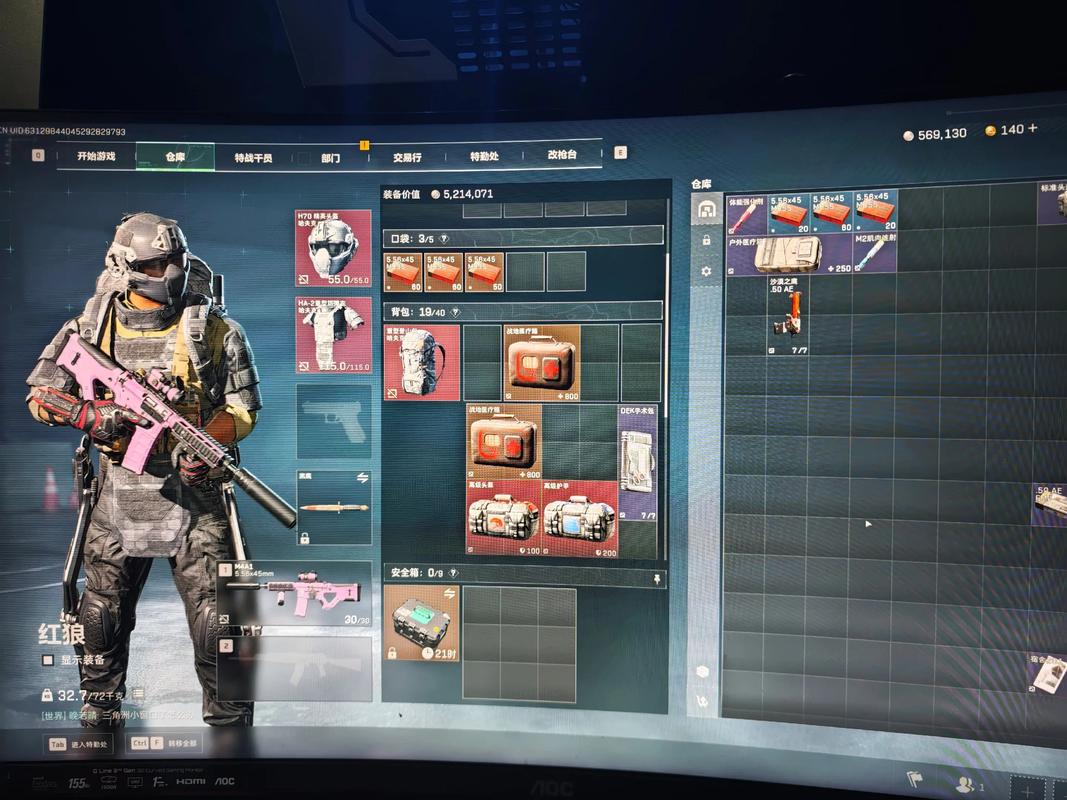Select the knife melee weapon slot
The width and height of the screenshot is (1067, 800).
pos(333,507)
